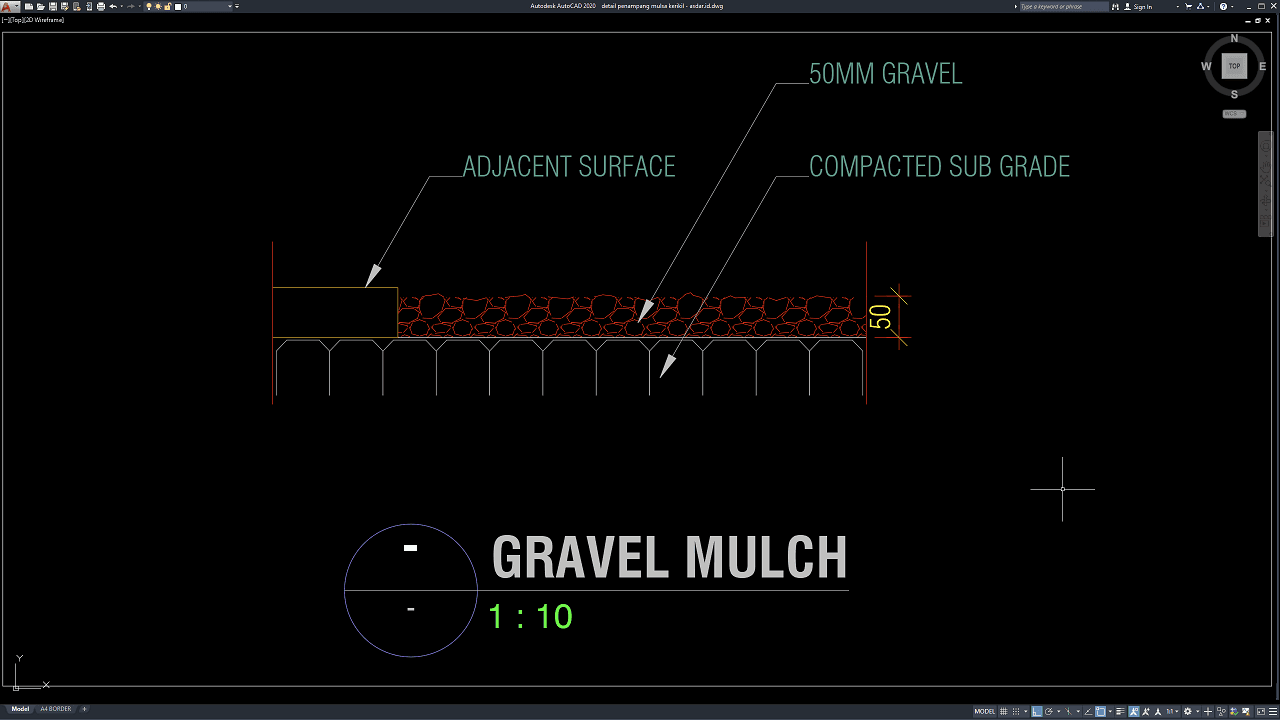Print the drawing using the Plot icon
This screenshot has width=1280, height=720.
tap(100, 6)
